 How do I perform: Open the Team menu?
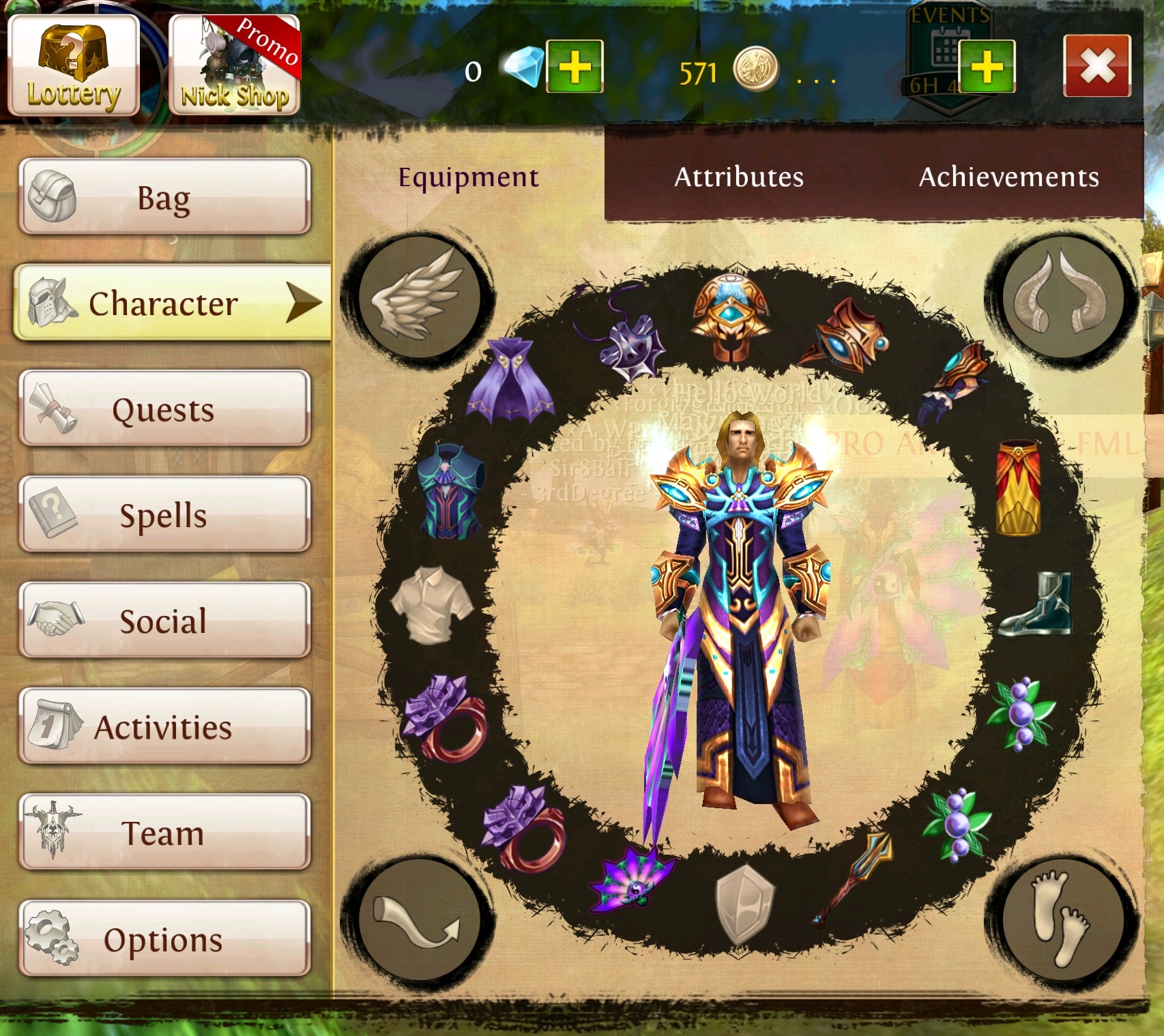coord(164,833)
